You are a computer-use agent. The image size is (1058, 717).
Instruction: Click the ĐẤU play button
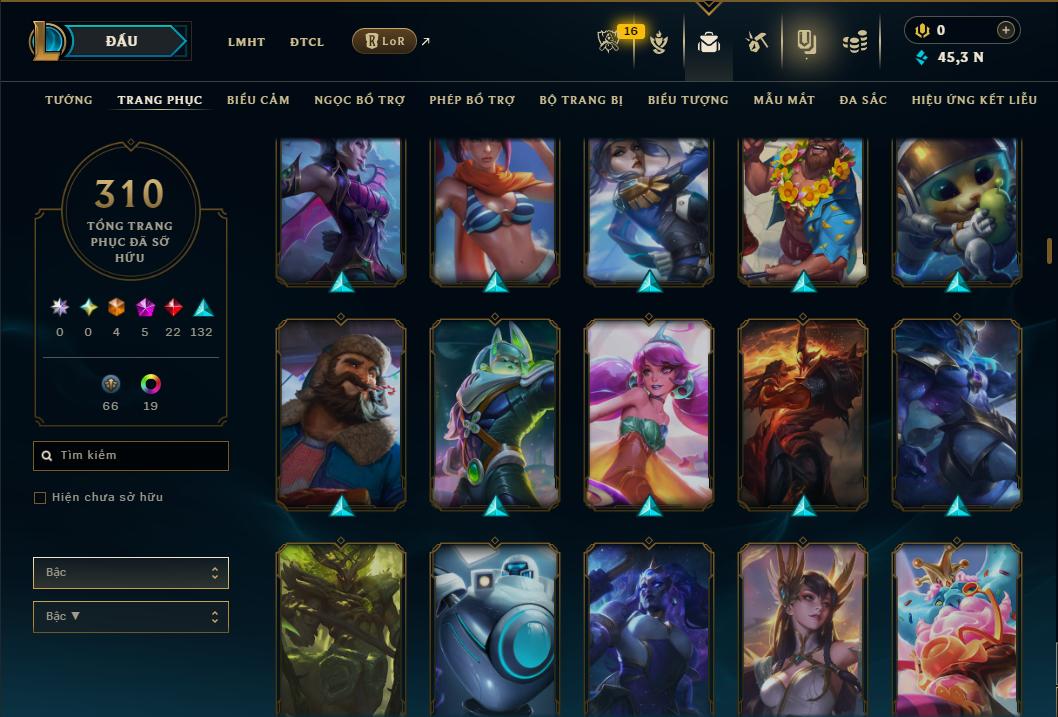122,41
